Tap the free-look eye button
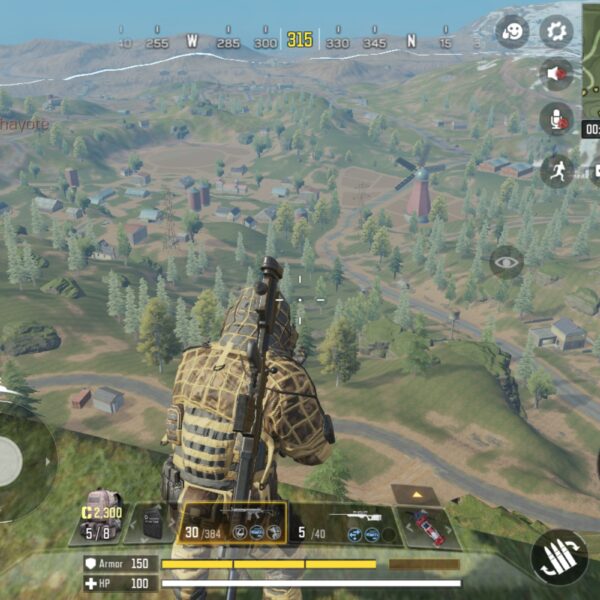 (506, 261)
